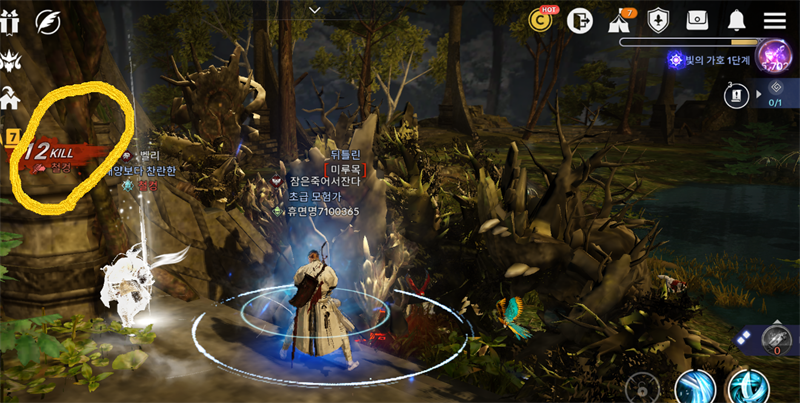This screenshot has width=800, height=403.
Task: Tap the white feather icon
Action: [x=47, y=20]
